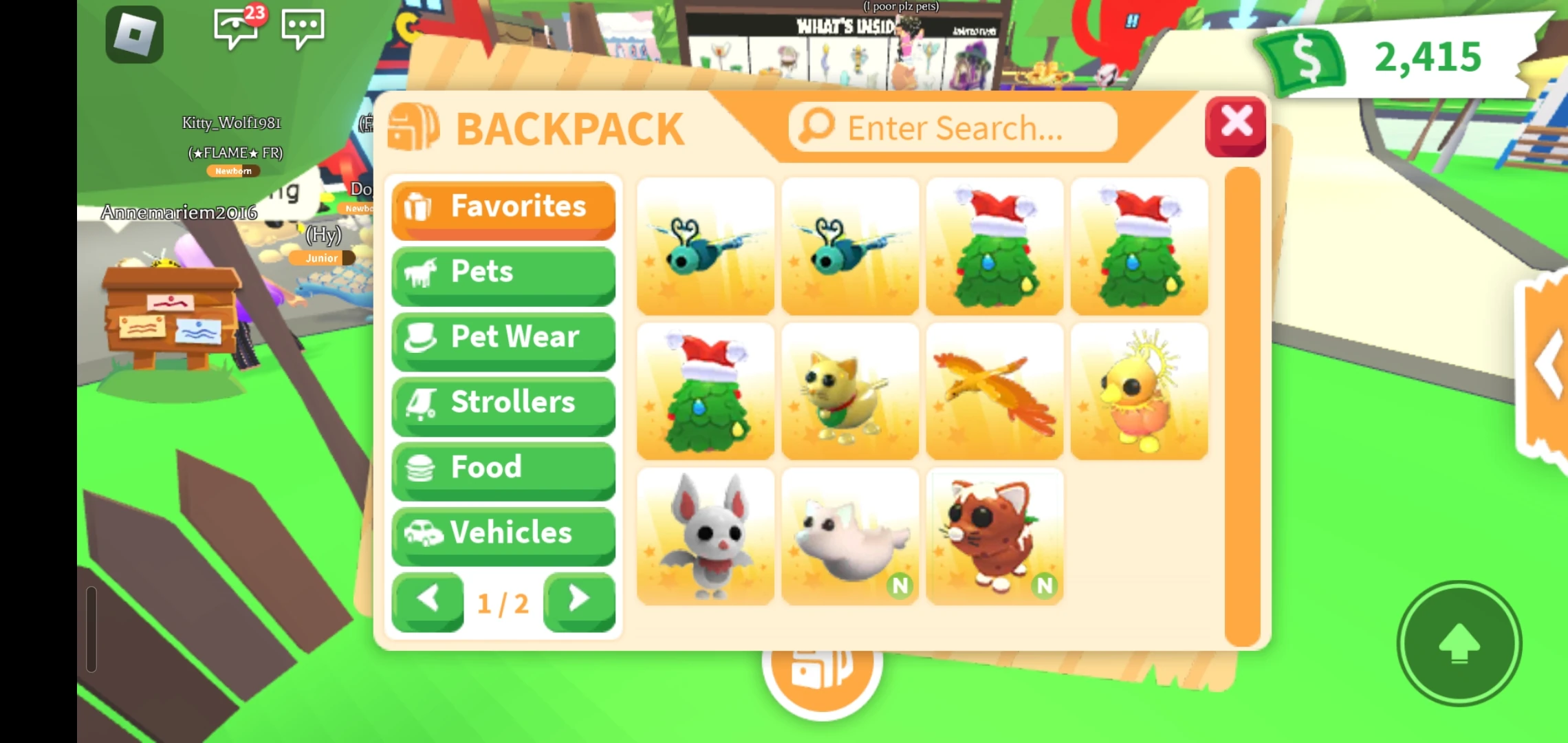Select the Christmas tree pet with Santa hat
Viewport: 1568px width, 743px height.
pyautogui.click(x=994, y=244)
